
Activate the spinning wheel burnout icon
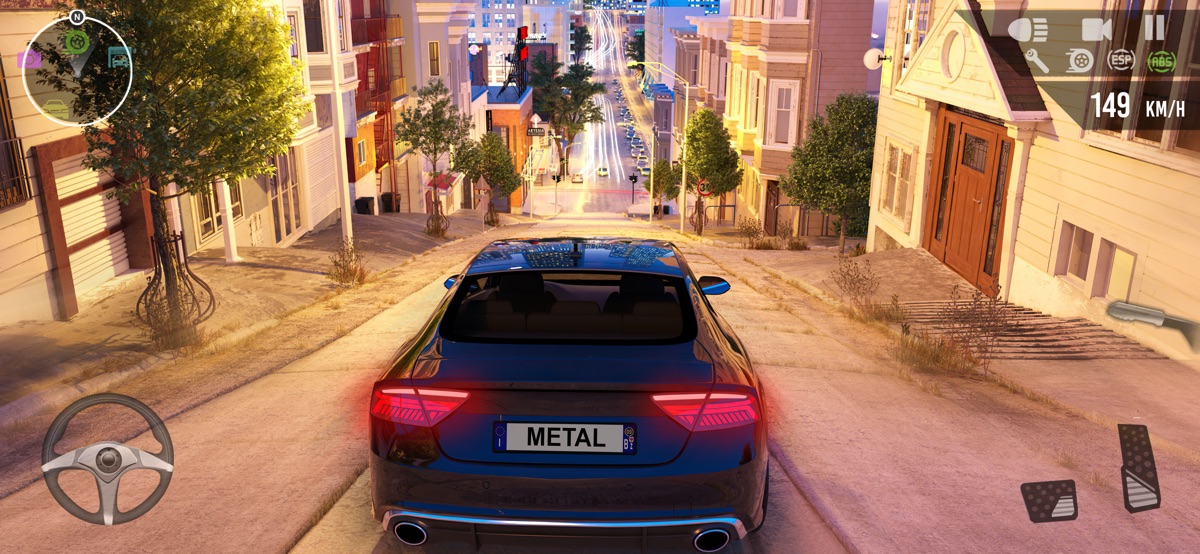coord(1079,61)
